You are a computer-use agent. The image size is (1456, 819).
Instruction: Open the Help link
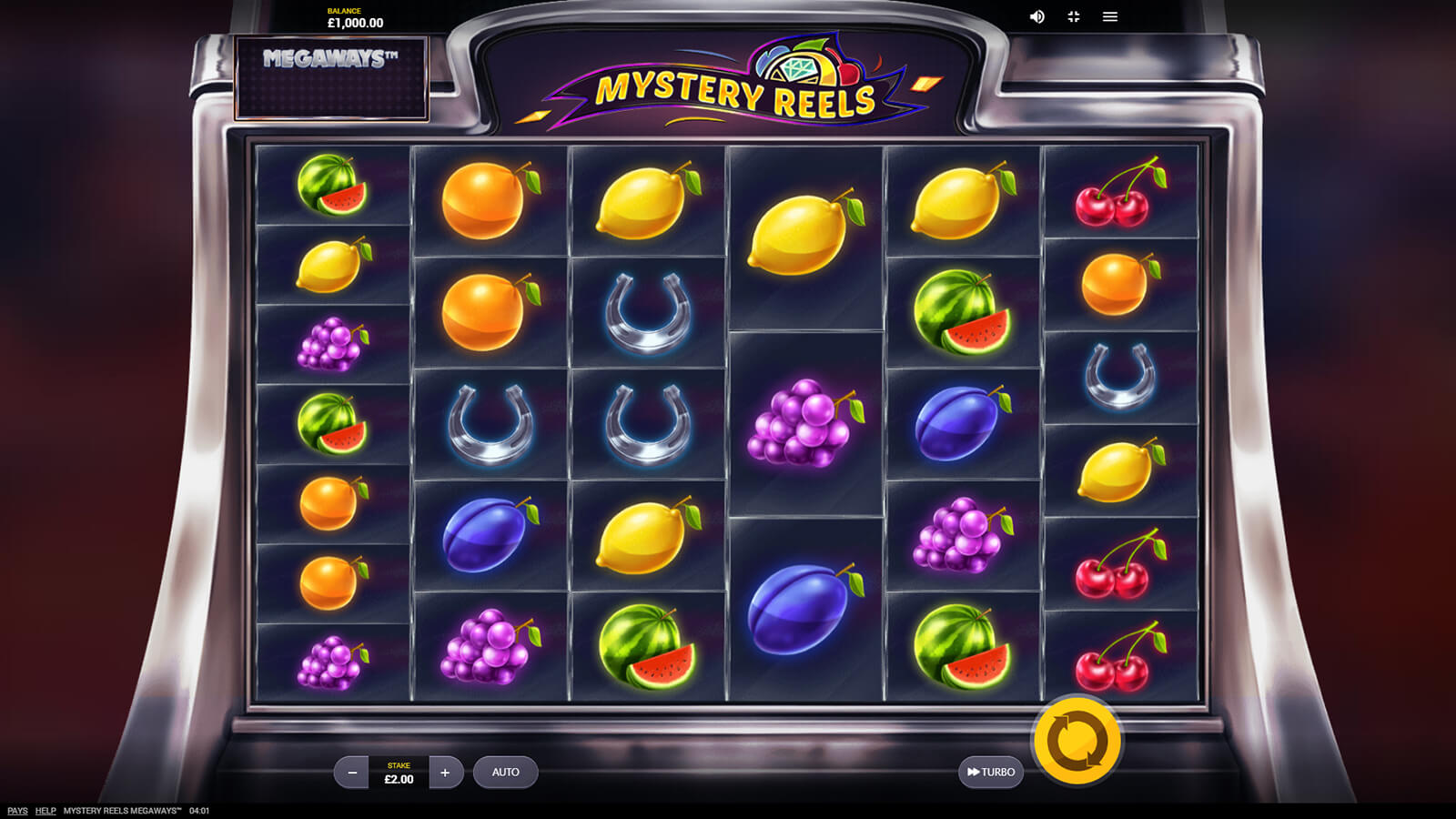coord(45,811)
